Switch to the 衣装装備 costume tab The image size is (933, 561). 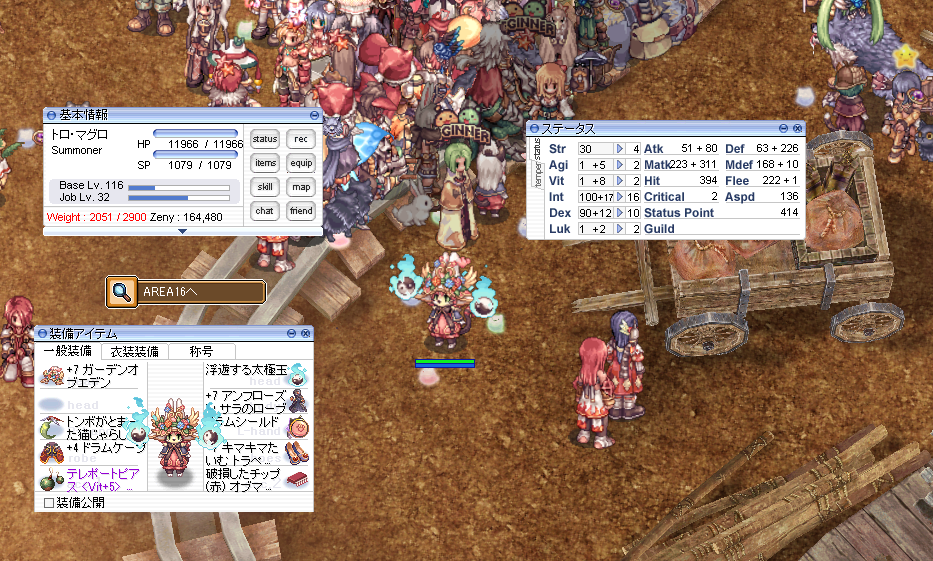pyautogui.click(x=133, y=351)
